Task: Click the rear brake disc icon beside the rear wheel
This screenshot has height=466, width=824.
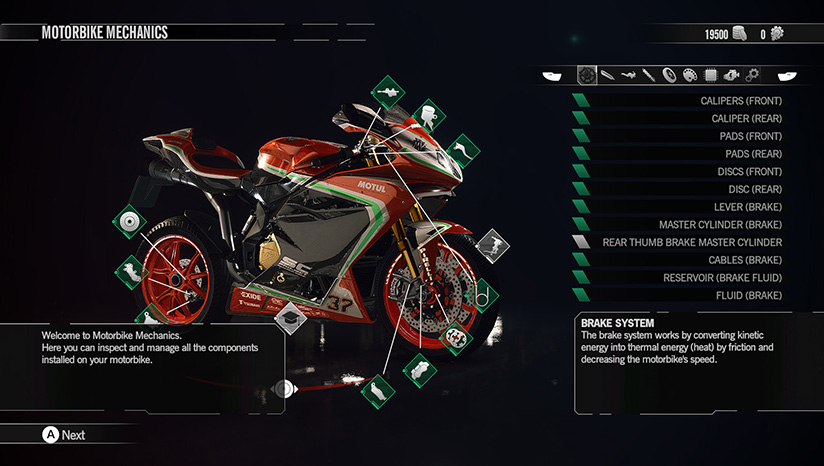Action: [129, 222]
